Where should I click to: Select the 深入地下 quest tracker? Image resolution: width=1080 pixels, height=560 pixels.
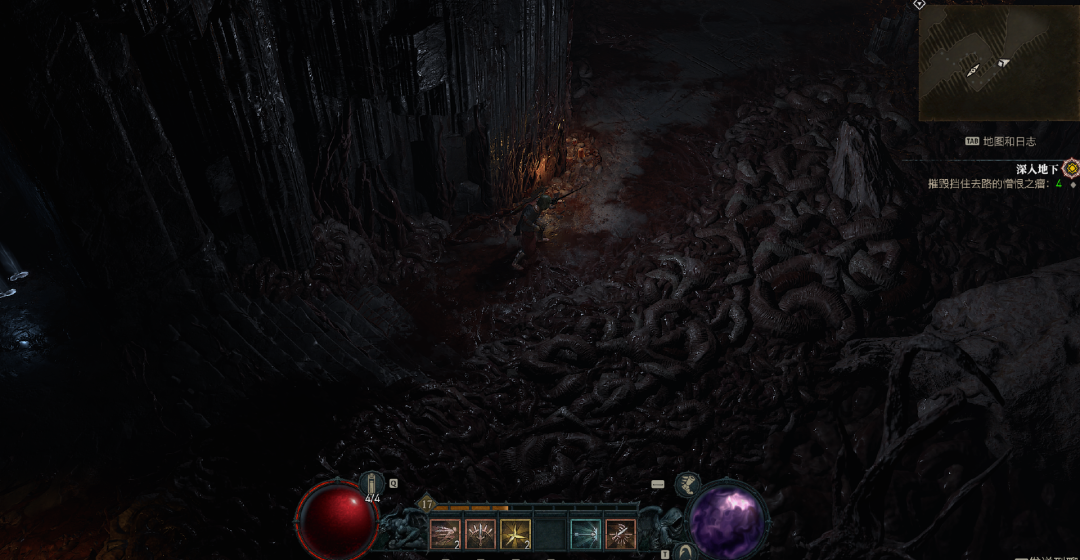[1036, 169]
